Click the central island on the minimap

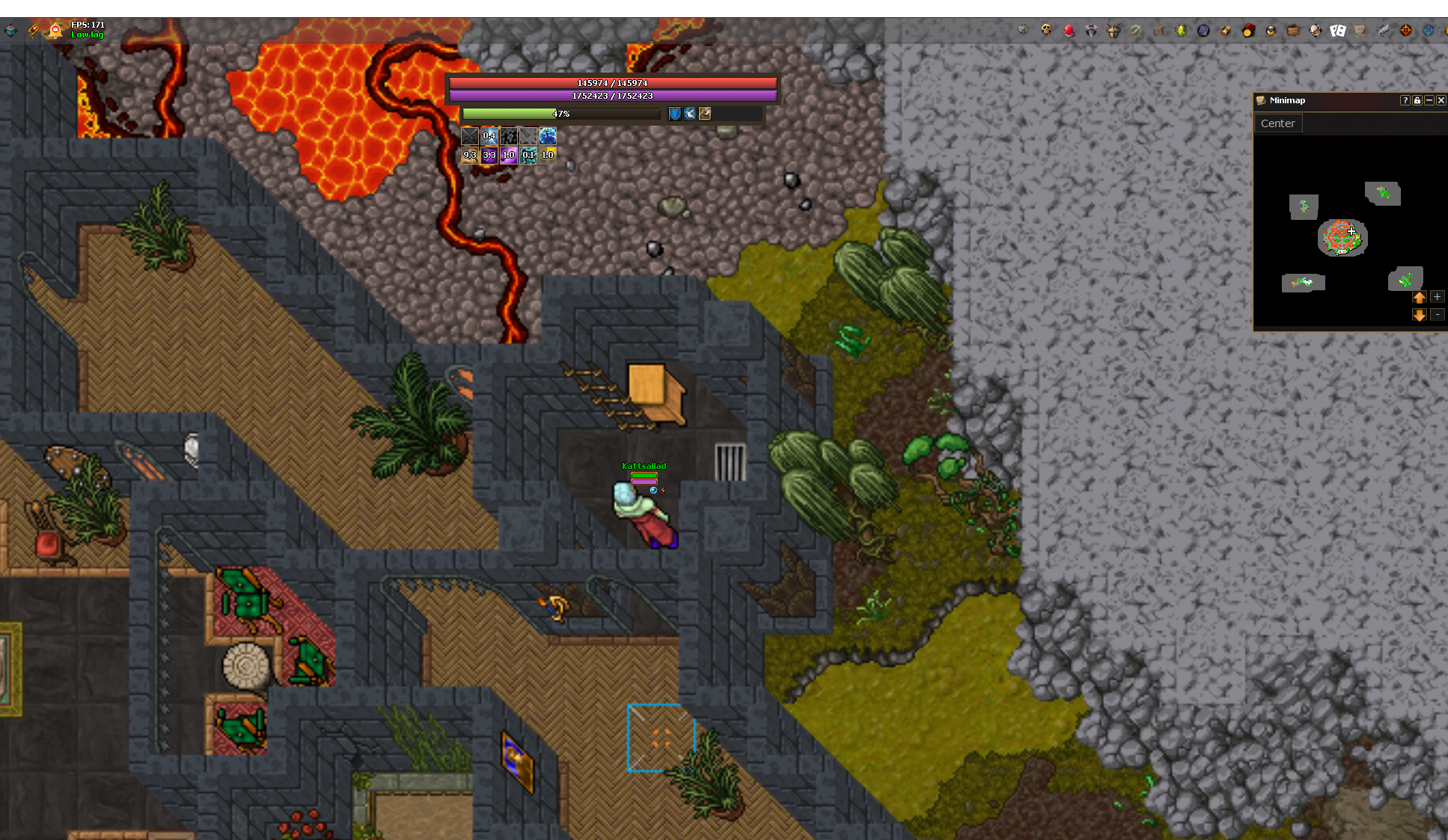pyautogui.click(x=1342, y=238)
